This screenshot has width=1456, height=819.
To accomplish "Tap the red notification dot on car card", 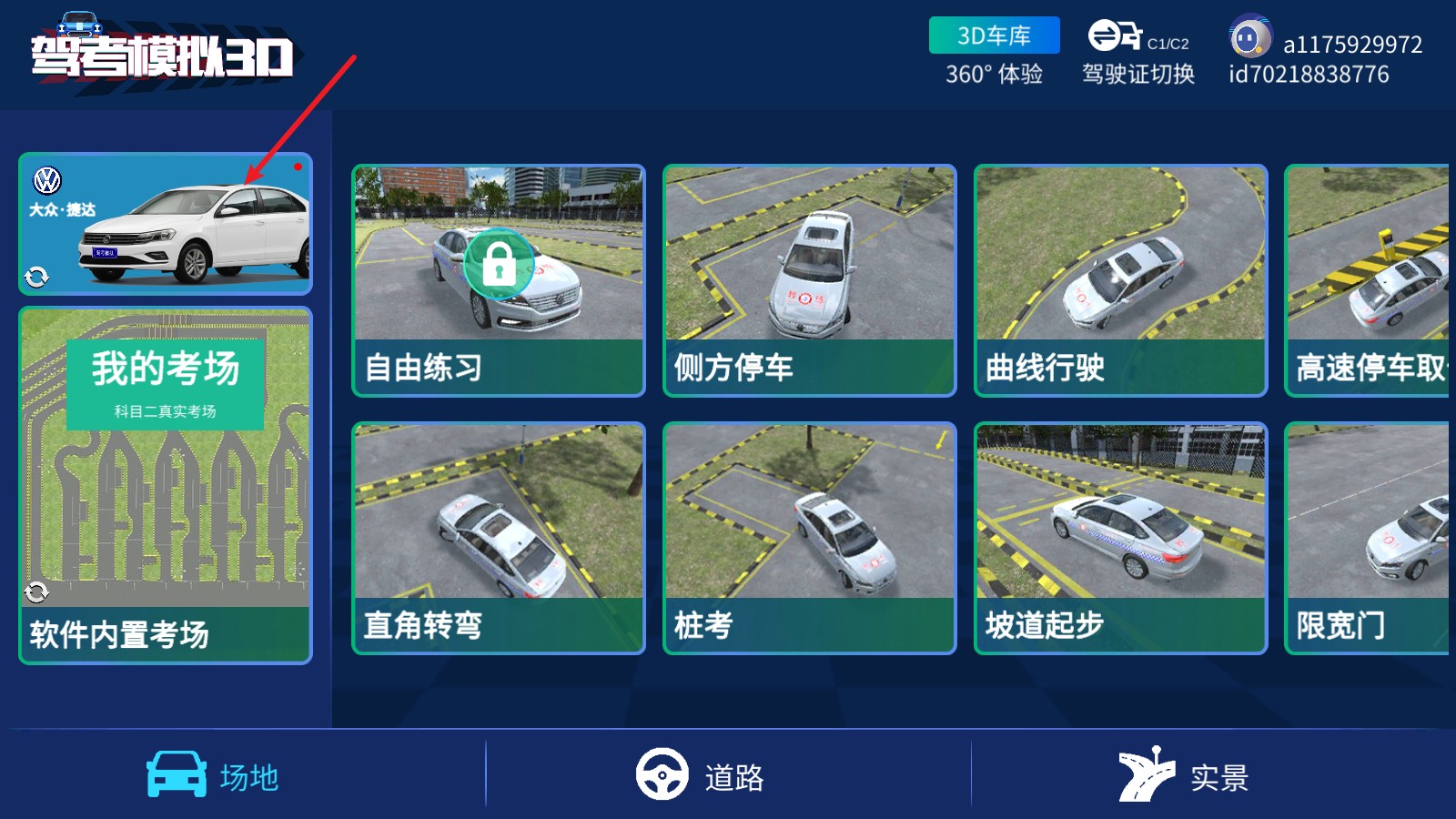I will 296,167.
